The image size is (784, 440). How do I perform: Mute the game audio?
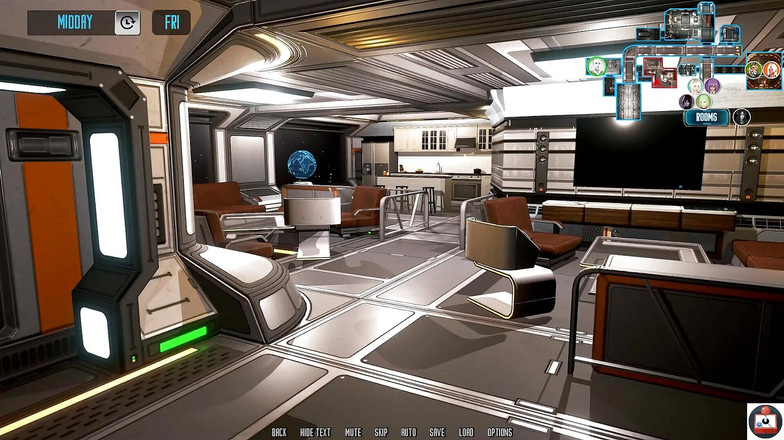352,432
